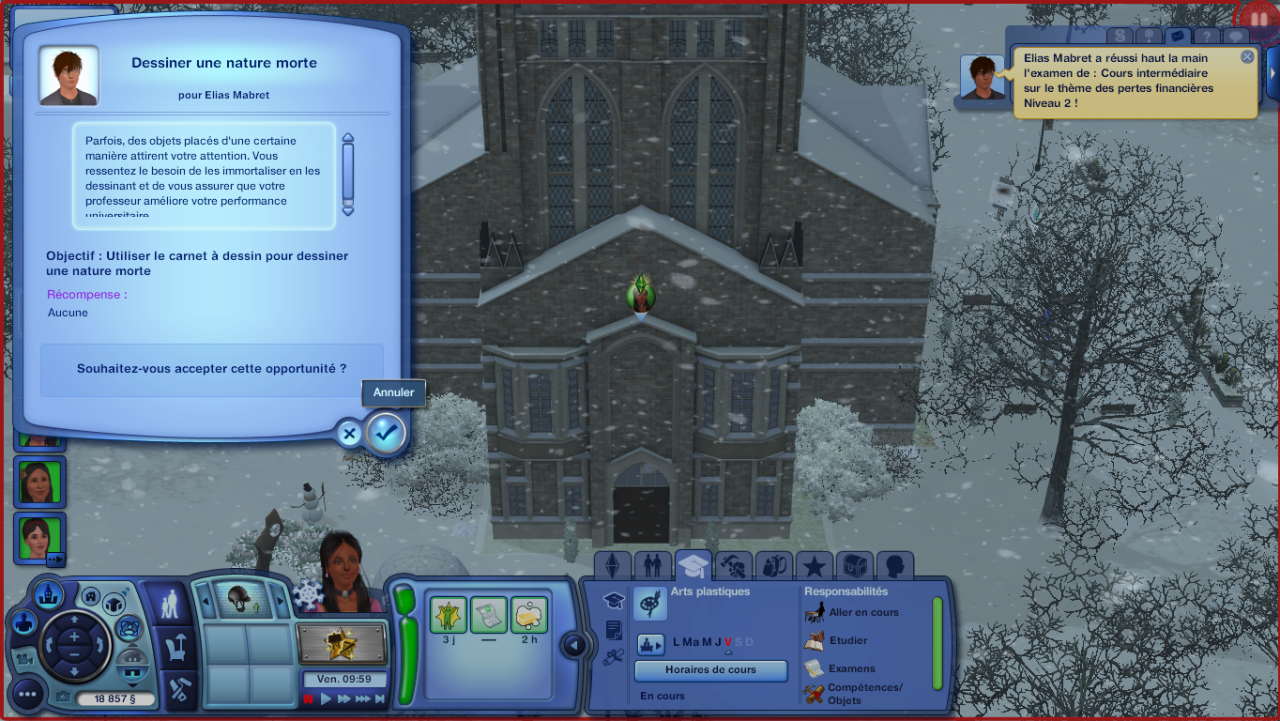Pause the game with the red button

pos(309,699)
